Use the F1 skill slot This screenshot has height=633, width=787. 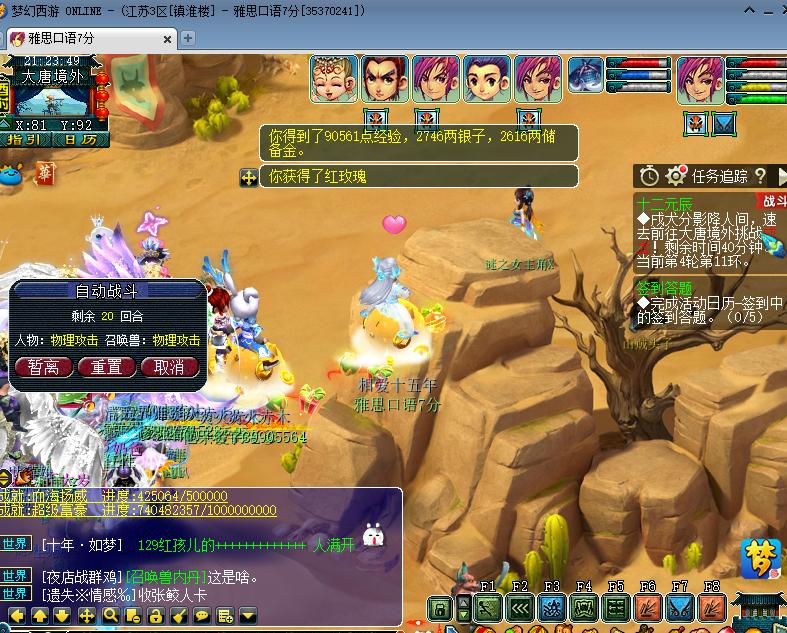(x=488, y=607)
